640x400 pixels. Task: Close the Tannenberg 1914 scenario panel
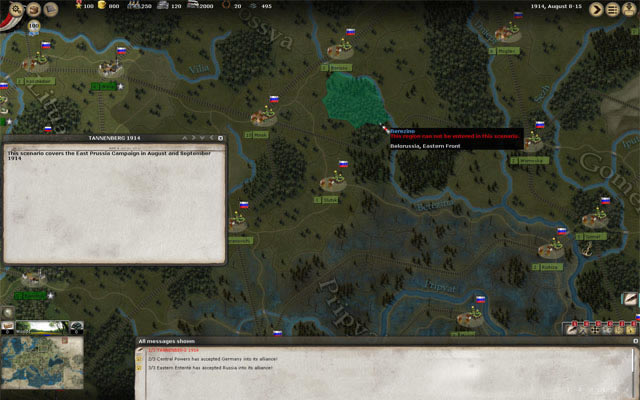(x=221, y=138)
